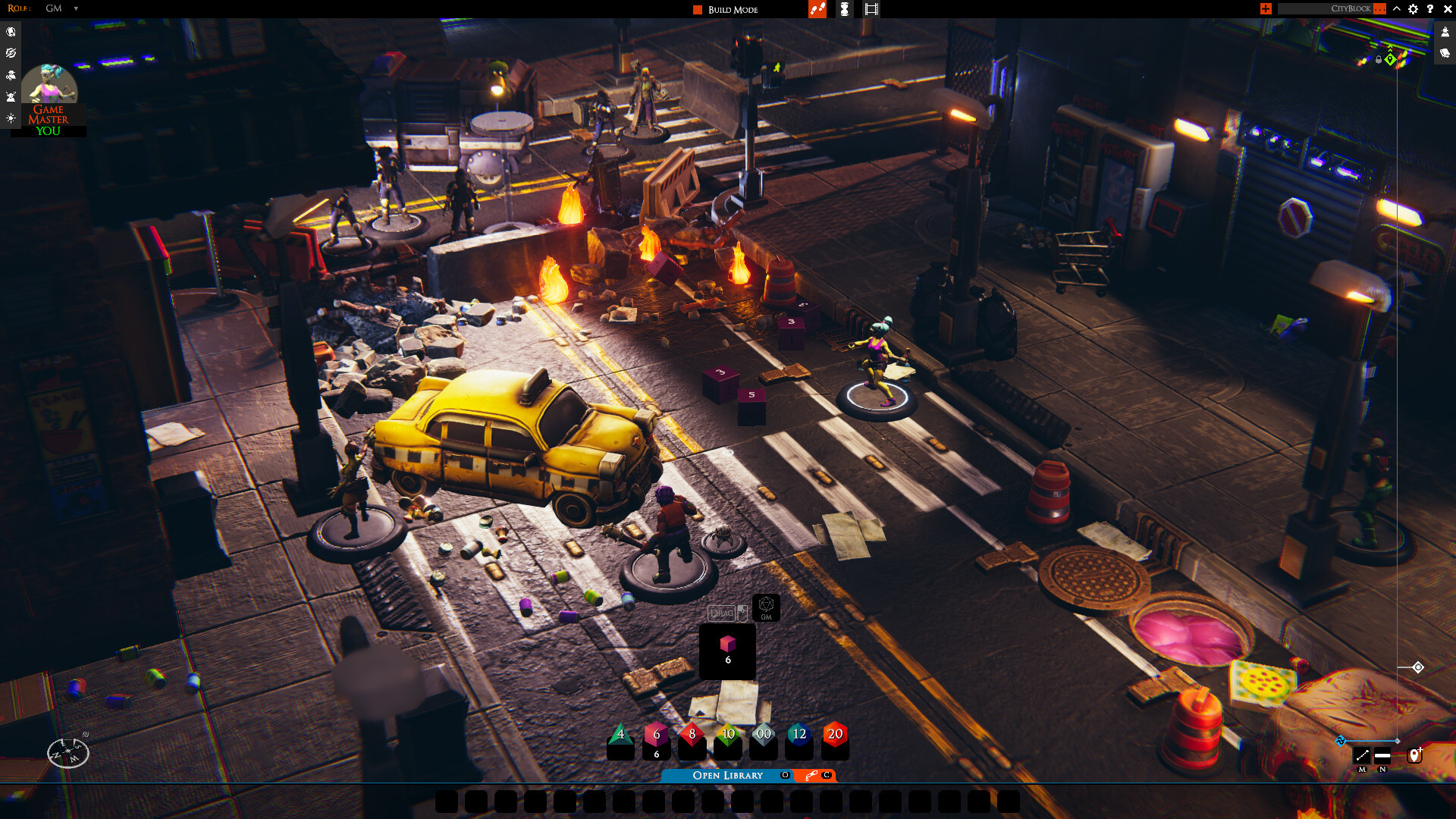This screenshot has height=819, width=1456.
Task: Select the atmosphere sun icon in left toolbar
Action: [11, 117]
